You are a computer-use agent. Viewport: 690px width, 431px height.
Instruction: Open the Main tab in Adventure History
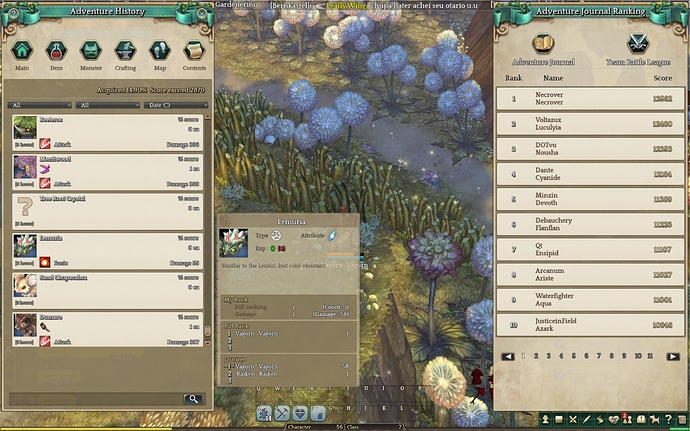pos(22,52)
